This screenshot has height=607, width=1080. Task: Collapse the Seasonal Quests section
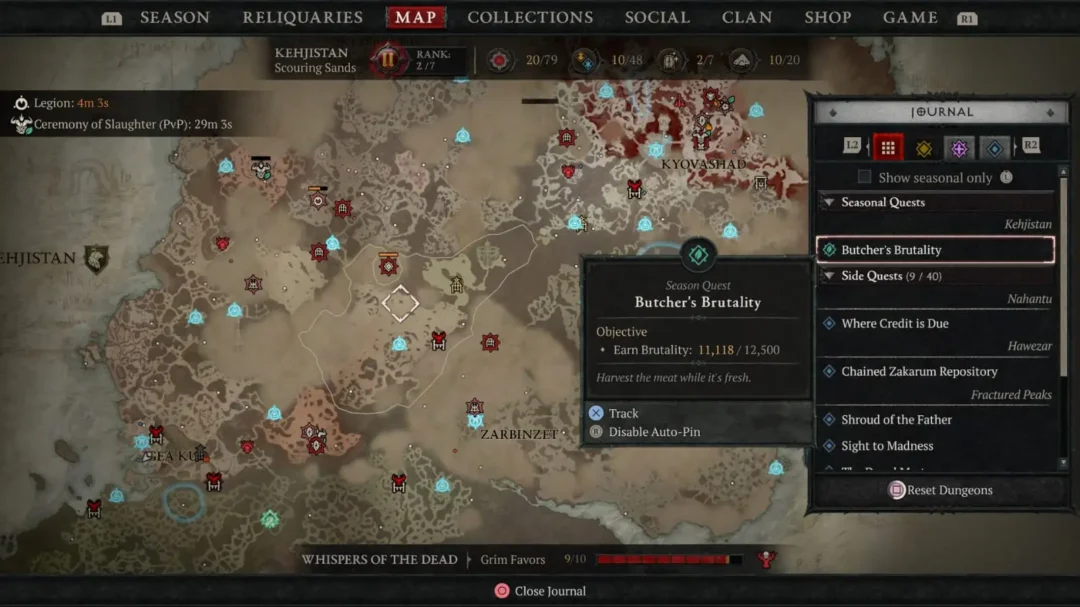click(x=829, y=202)
